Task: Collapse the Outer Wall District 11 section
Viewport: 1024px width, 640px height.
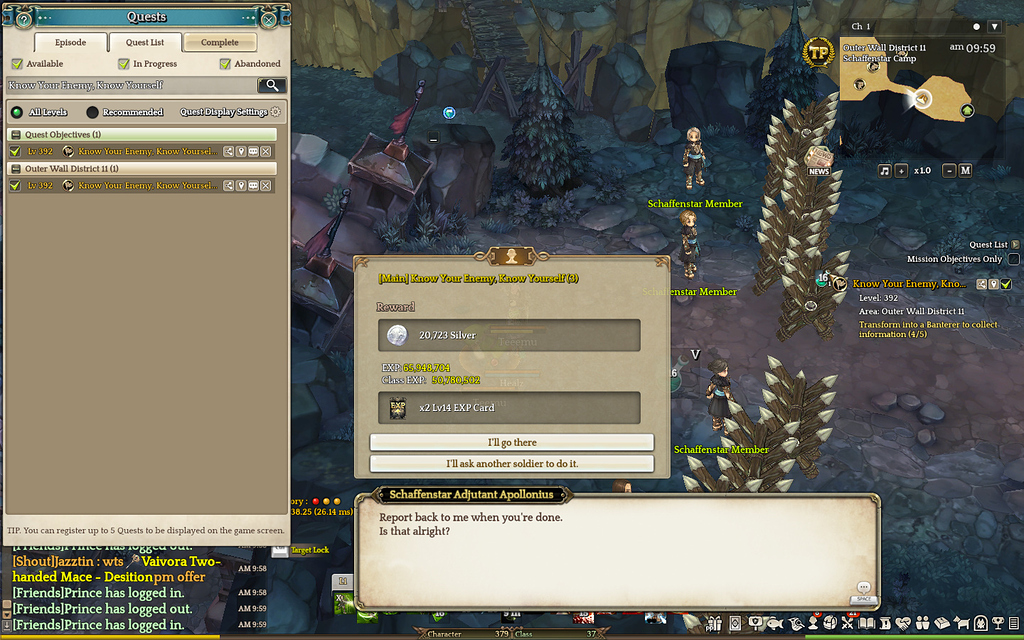Action: pyautogui.click(x=16, y=169)
